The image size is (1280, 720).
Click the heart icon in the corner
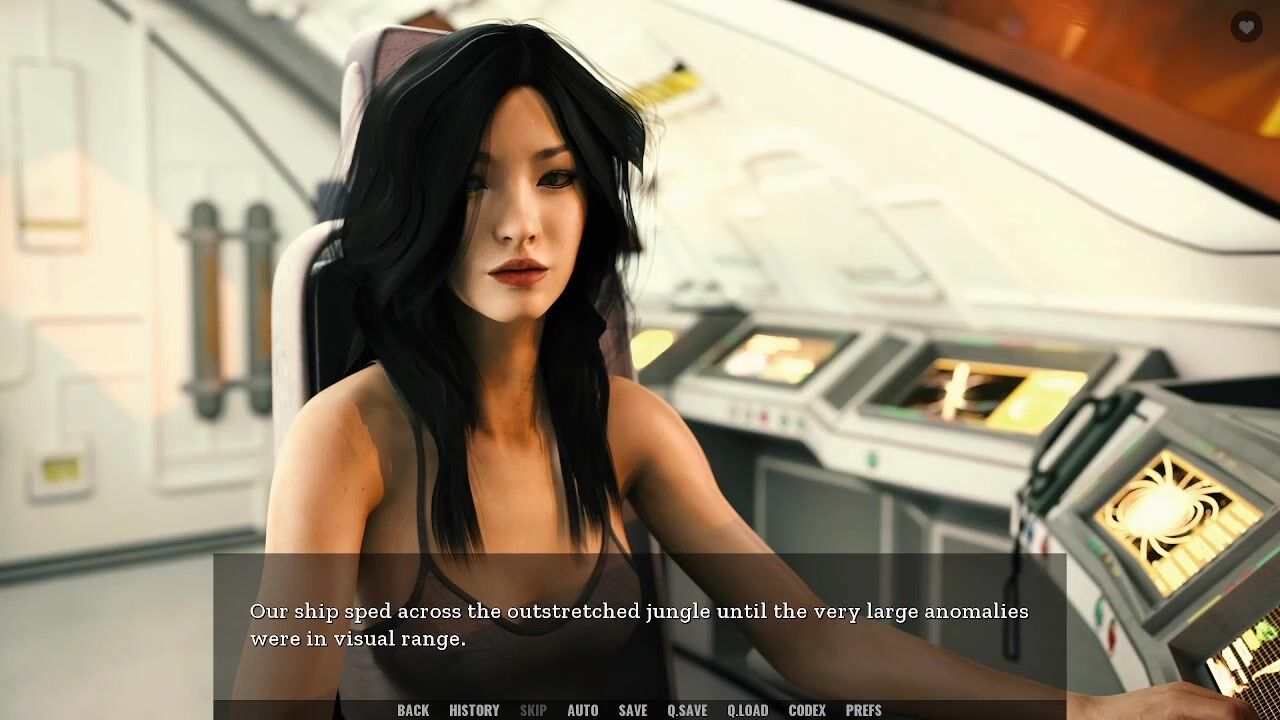1246,28
